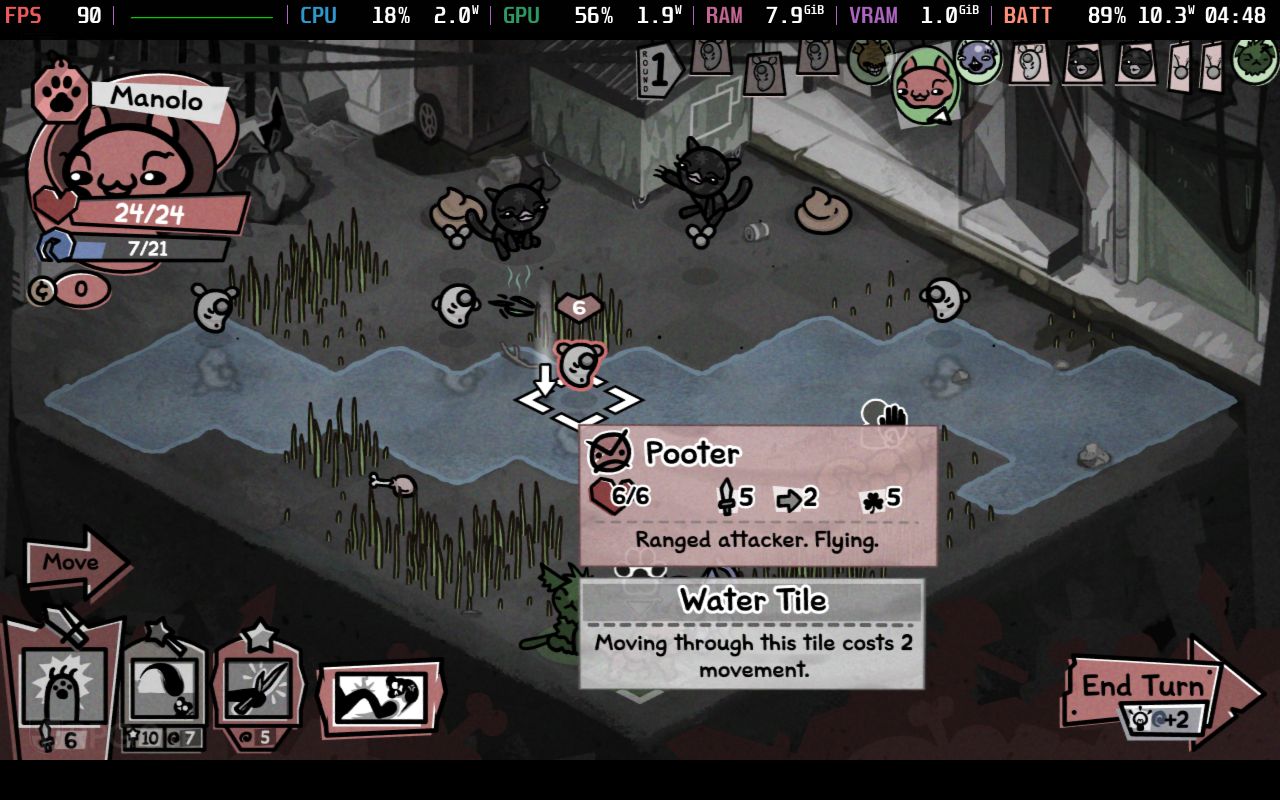Choose the purple cat turn-order portrait
This screenshot has height=800, width=1280.
point(977,60)
